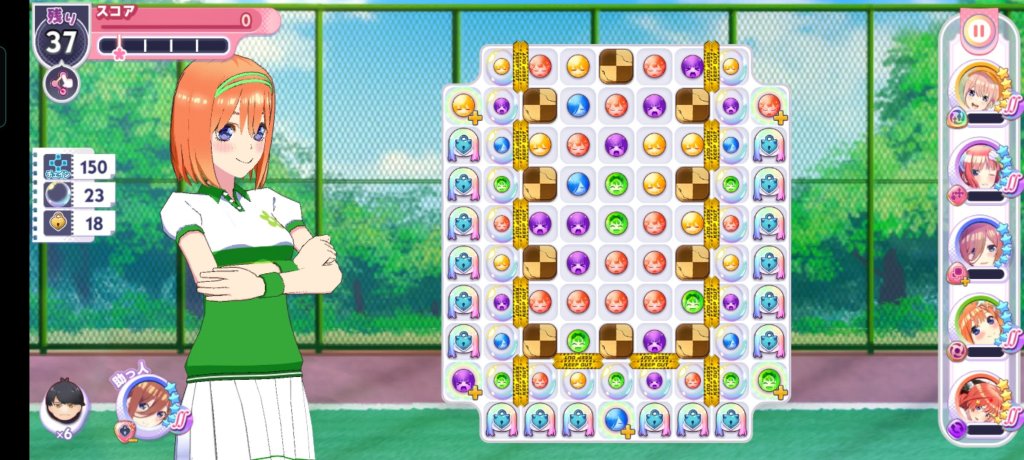Select the blue piece with a plus badge
The height and width of the screenshot is (460, 1024).
[x=616, y=420]
